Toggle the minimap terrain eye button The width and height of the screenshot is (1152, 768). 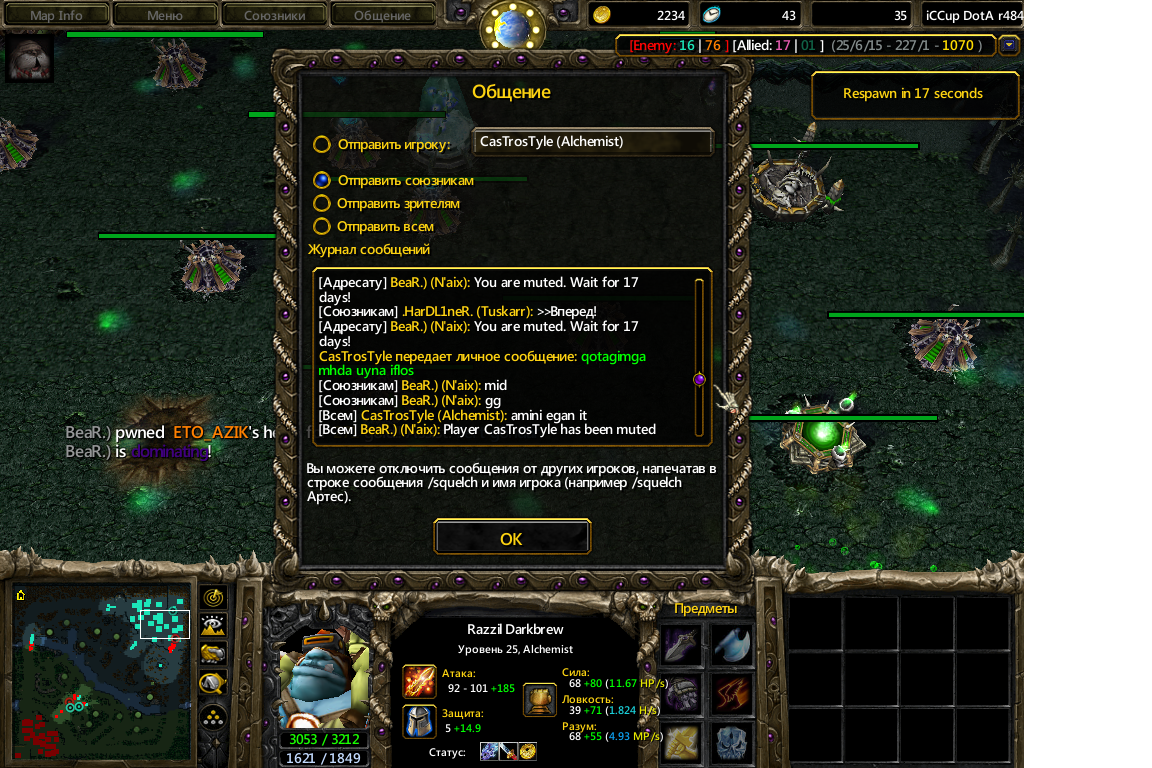213,626
